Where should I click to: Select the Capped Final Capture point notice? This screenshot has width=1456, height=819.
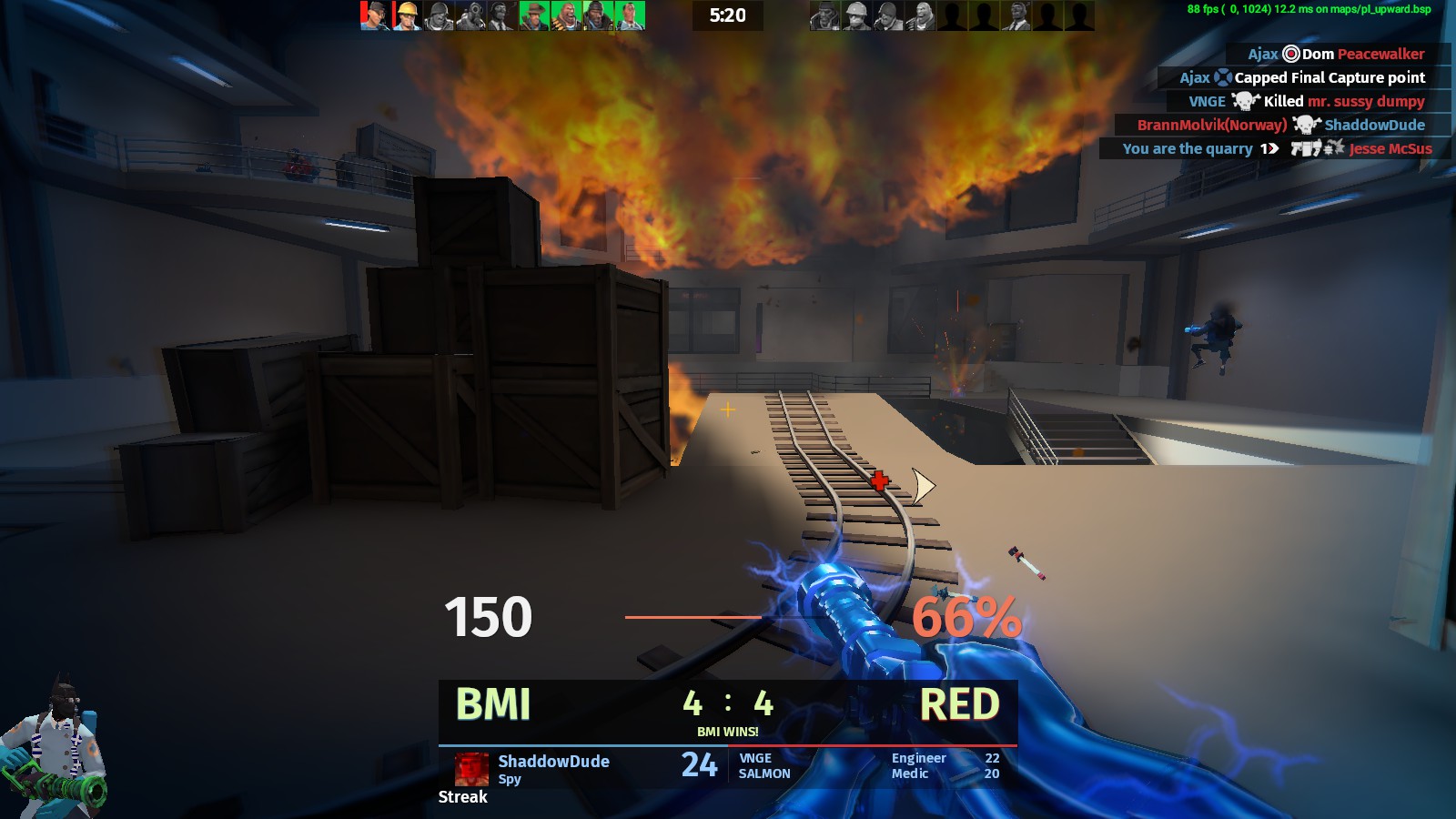tap(1302, 77)
